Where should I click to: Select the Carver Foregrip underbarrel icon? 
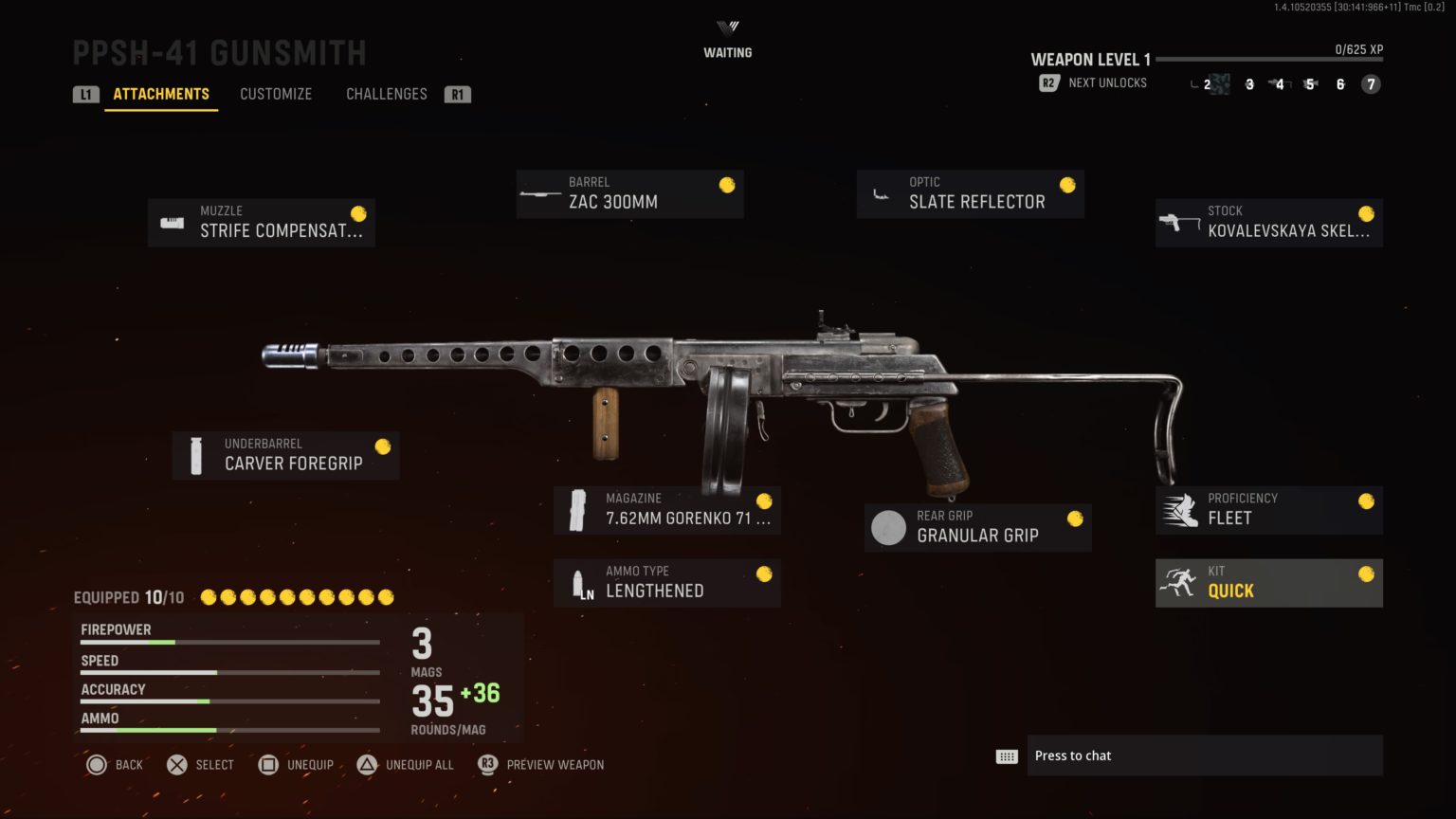196,454
